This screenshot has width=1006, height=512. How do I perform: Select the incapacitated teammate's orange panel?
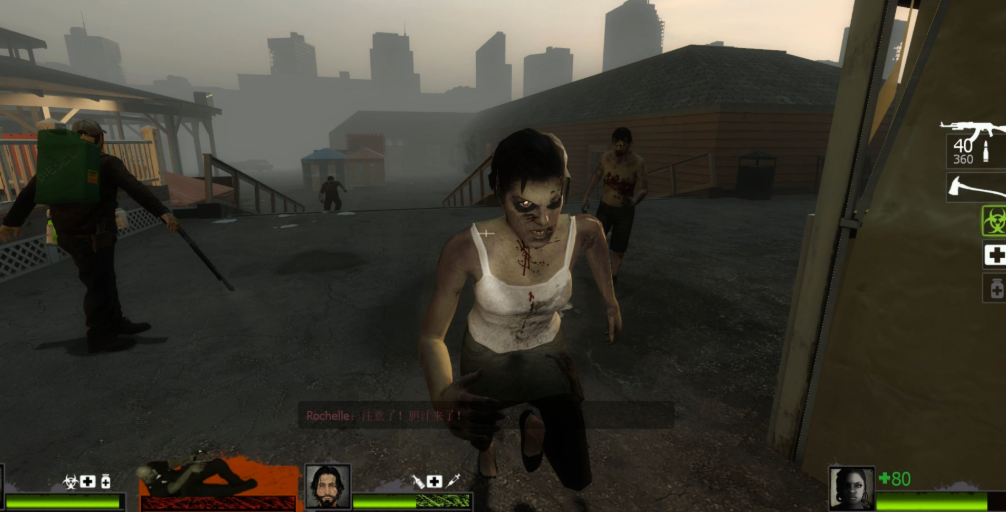pyautogui.click(x=218, y=483)
